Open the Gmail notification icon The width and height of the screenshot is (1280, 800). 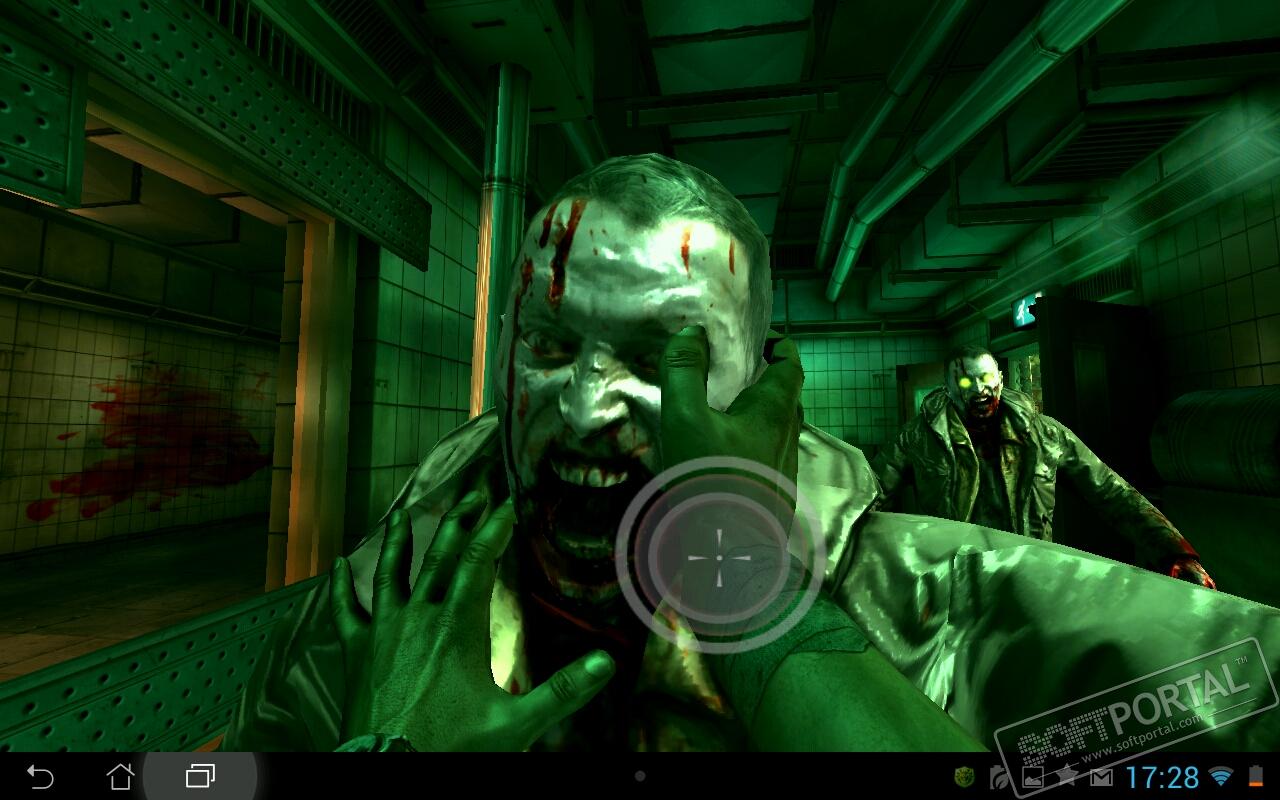tap(1101, 777)
